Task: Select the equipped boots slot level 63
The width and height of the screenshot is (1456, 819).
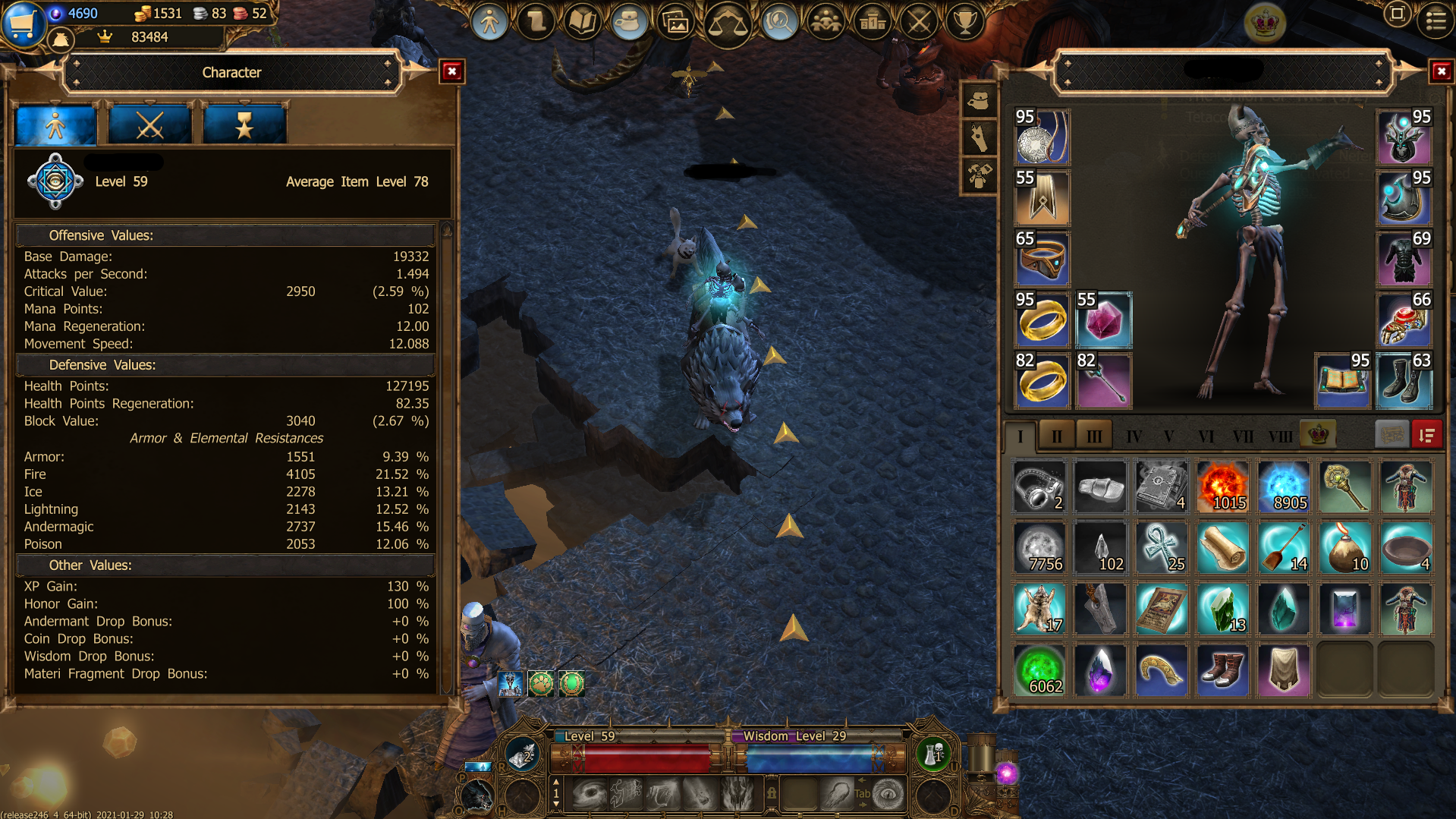Action: point(1404,380)
